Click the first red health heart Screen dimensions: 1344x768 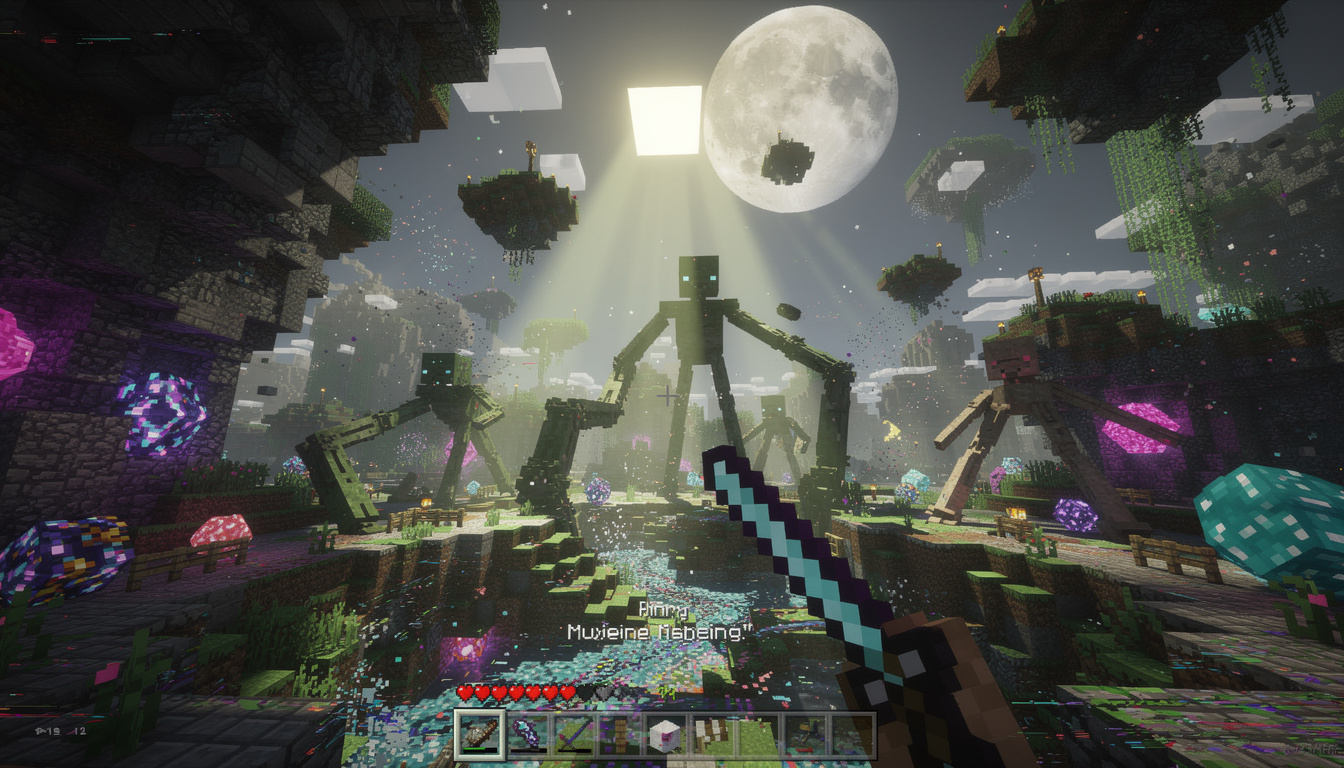coord(464,692)
